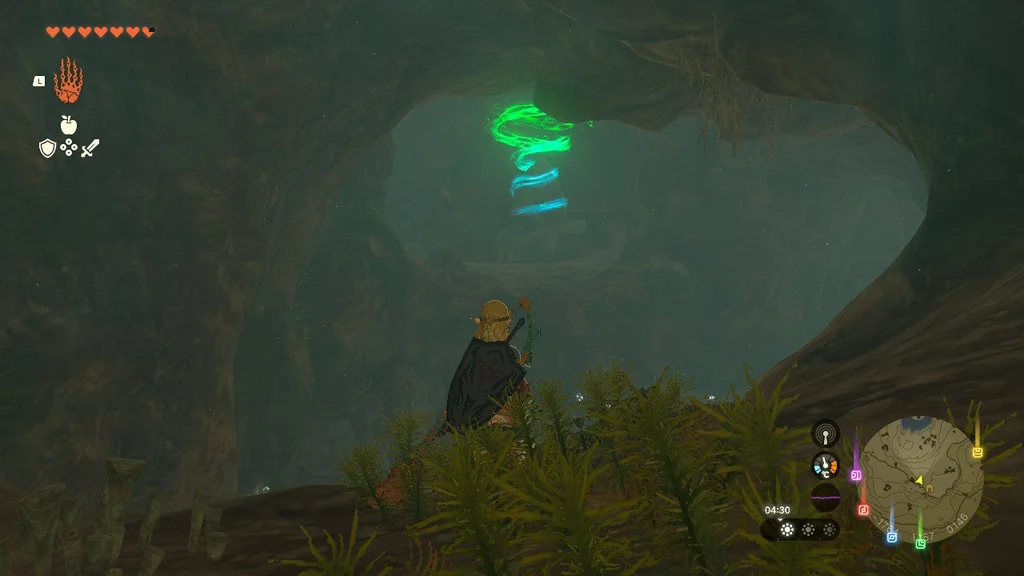Choose the shield equipment icon
Screen dimensions: 1024x576
pyautogui.click(x=46, y=148)
